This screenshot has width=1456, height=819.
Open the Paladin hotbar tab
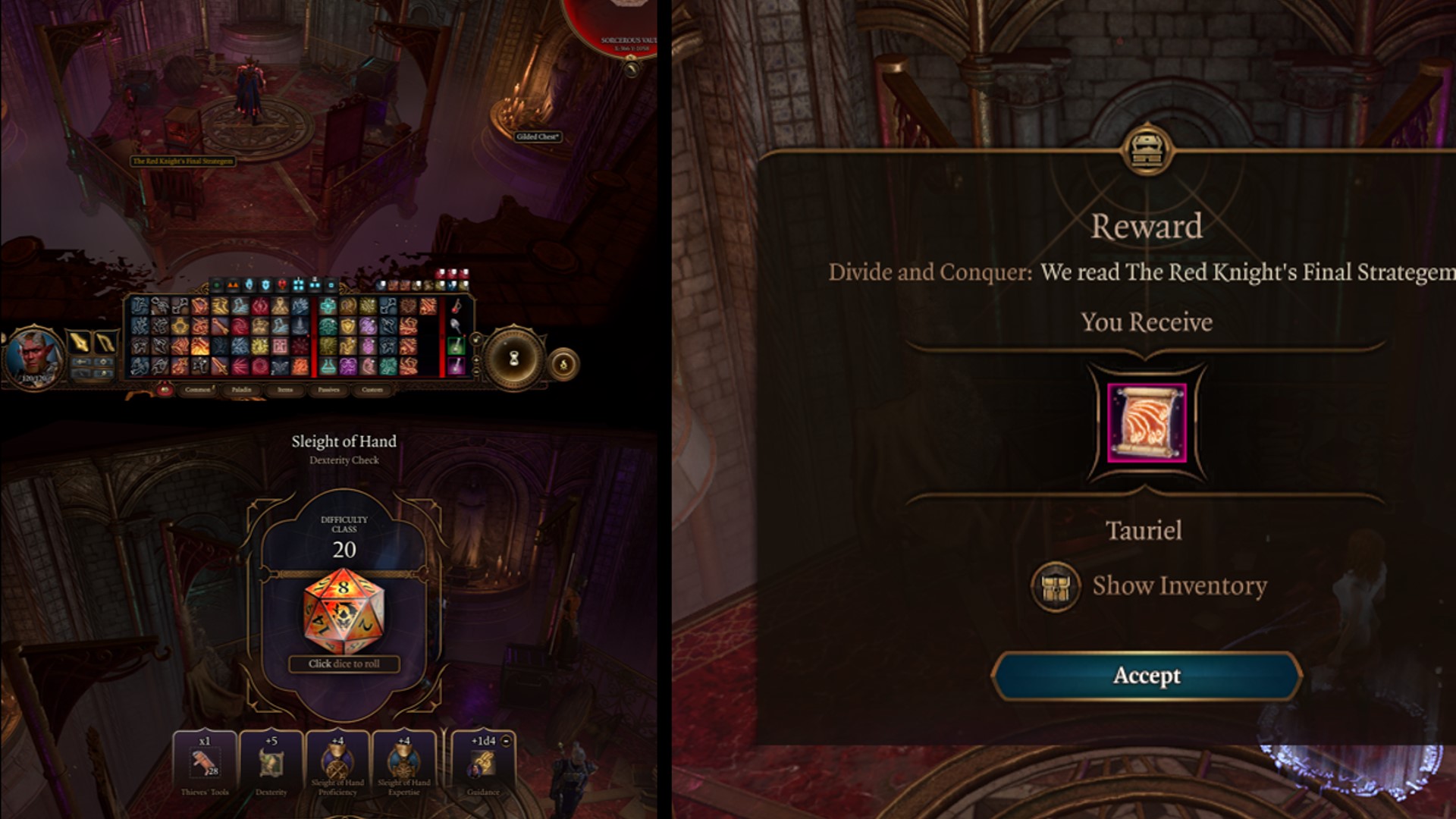(241, 390)
